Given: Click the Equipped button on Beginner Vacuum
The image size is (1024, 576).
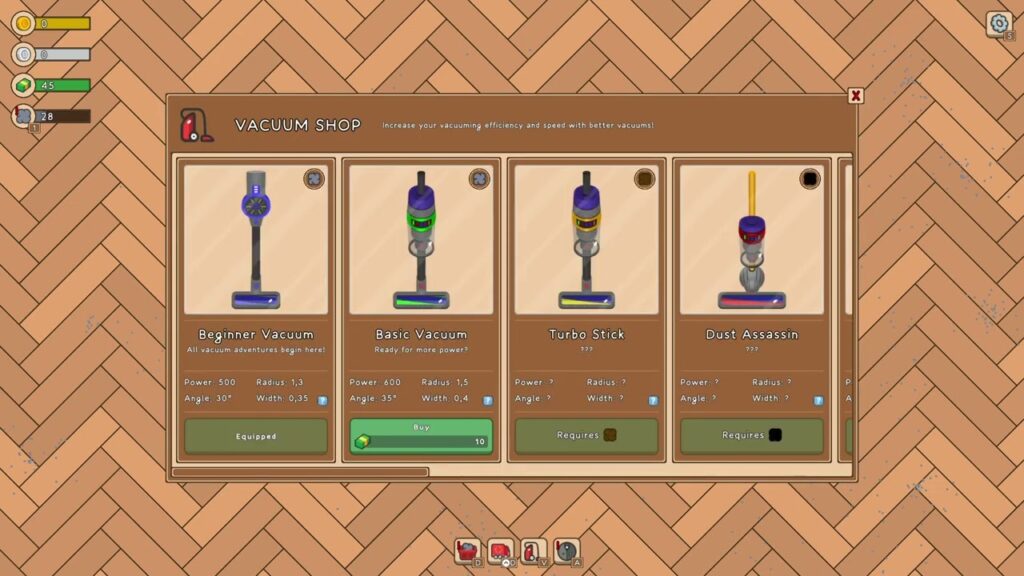Looking at the screenshot, I should point(256,436).
